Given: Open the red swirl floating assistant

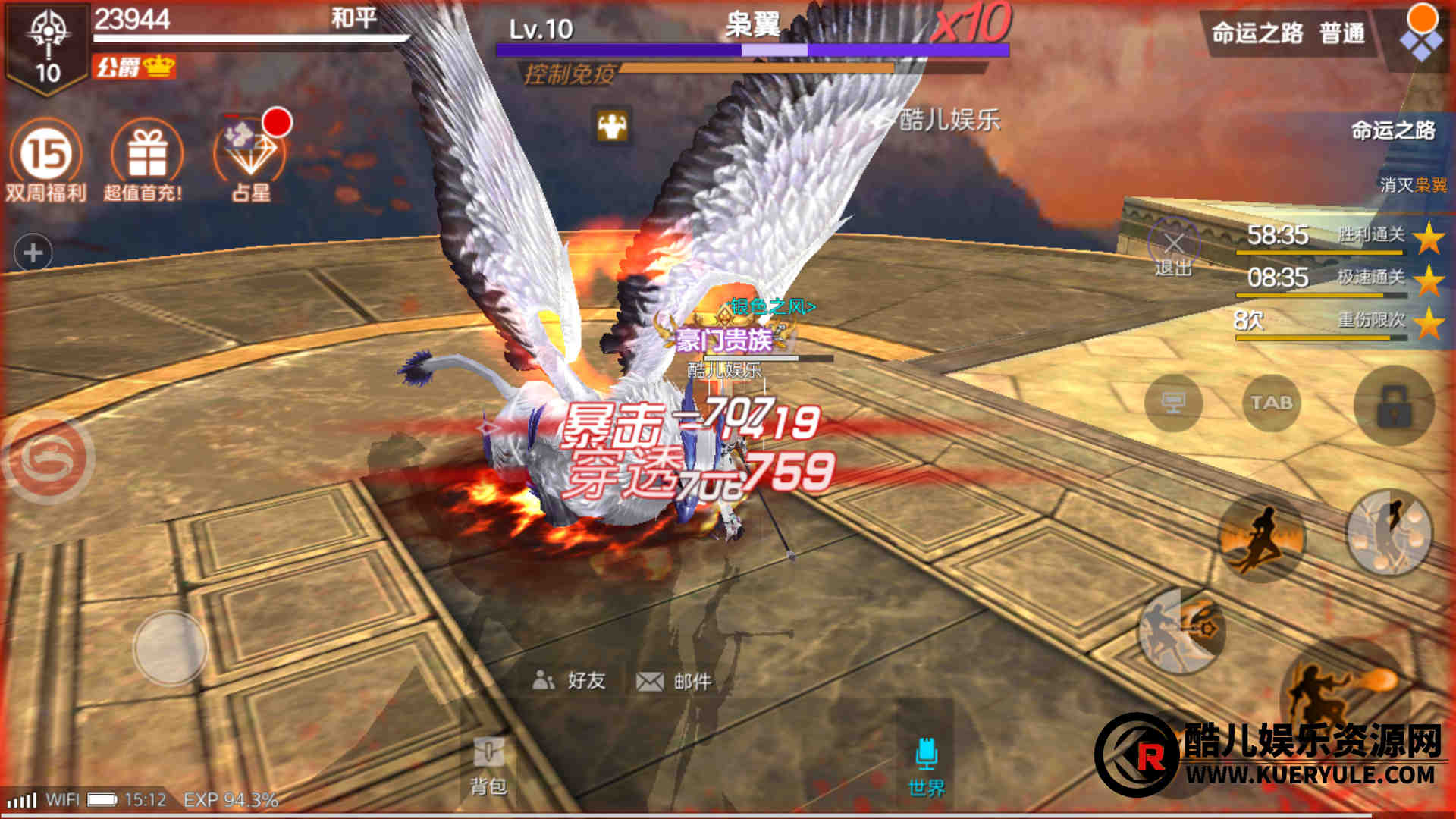Looking at the screenshot, I should (49, 458).
